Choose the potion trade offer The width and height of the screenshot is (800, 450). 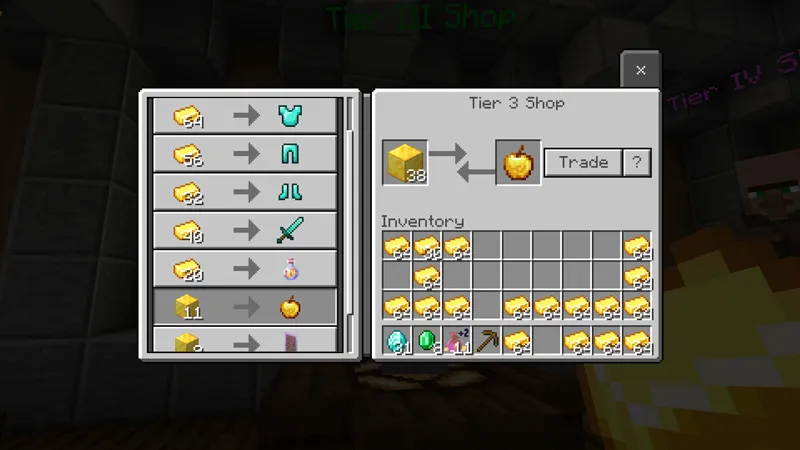(x=245, y=269)
